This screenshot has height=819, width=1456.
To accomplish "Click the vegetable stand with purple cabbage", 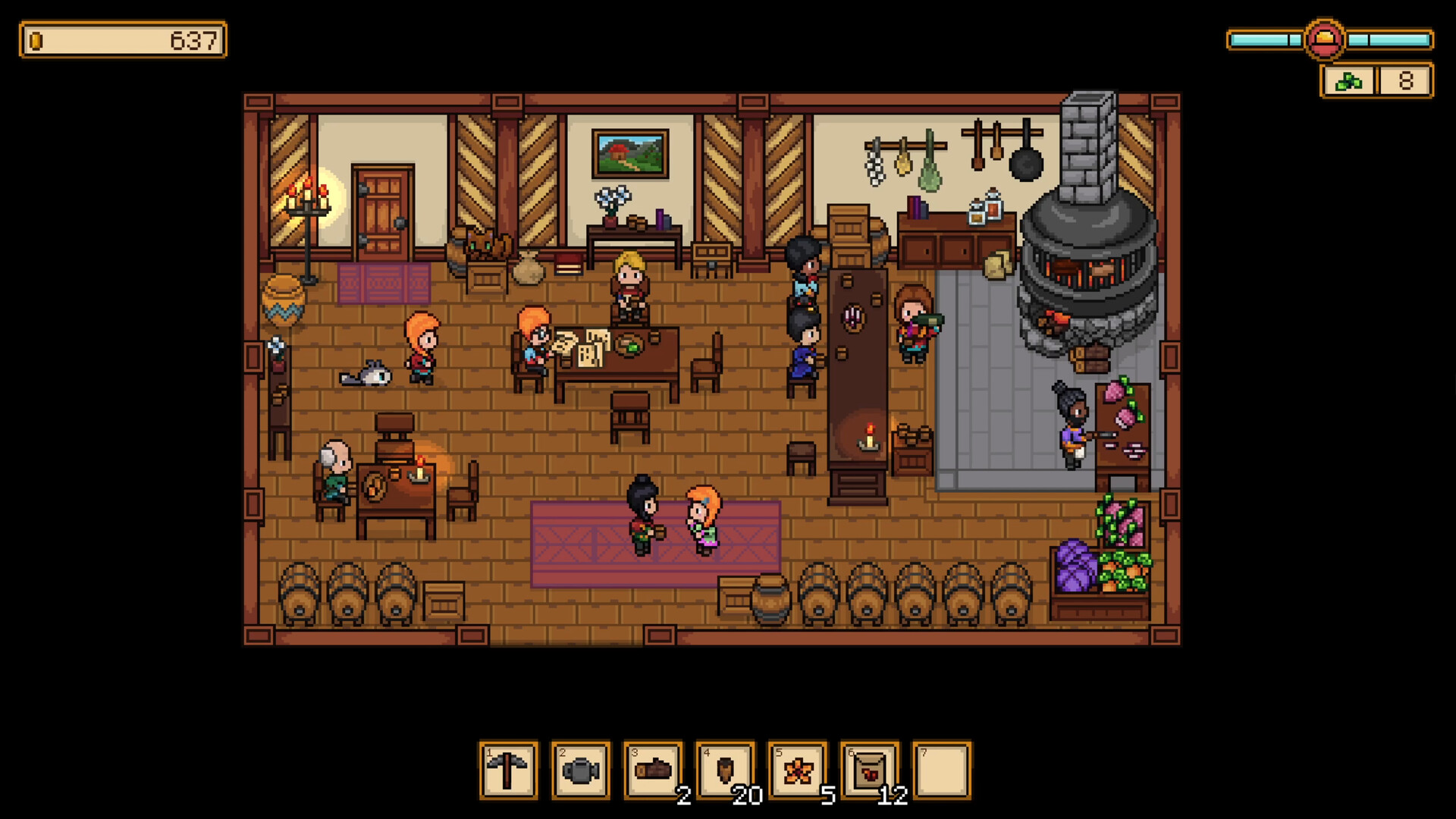I will [x=1100, y=561].
